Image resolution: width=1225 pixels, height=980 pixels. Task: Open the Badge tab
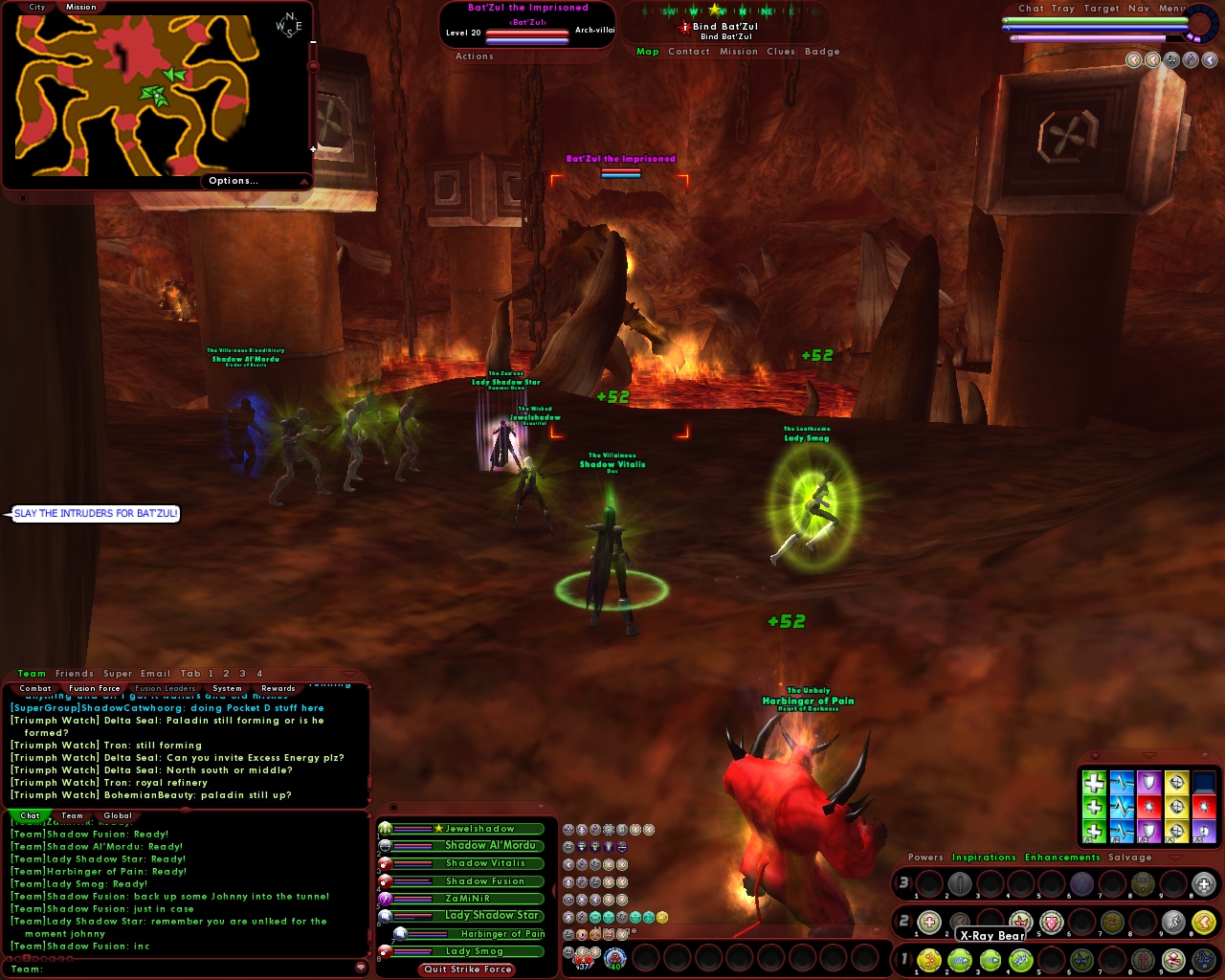pyautogui.click(x=822, y=52)
